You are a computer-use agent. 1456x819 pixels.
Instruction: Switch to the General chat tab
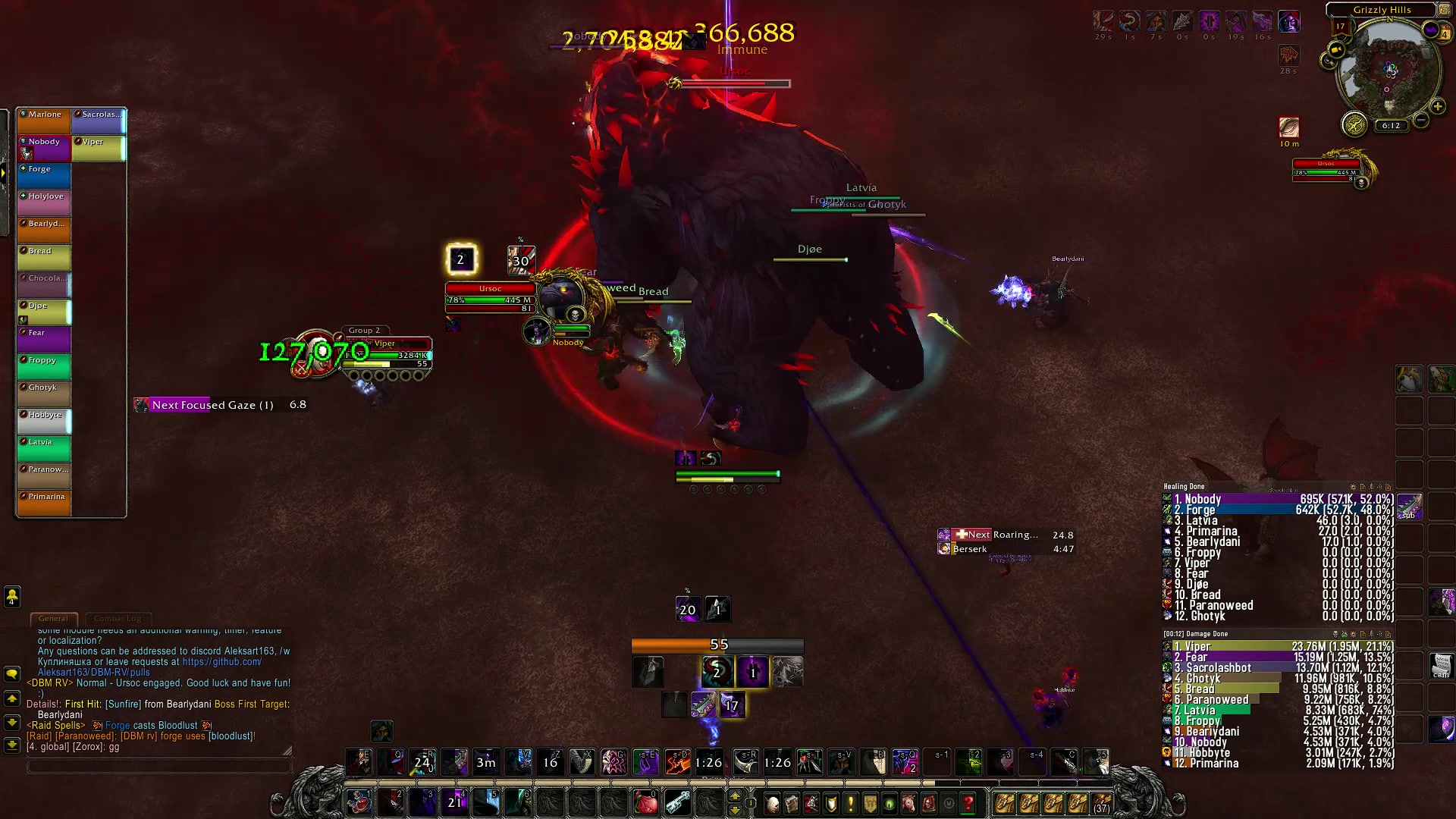pyautogui.click(x=53, y=619)
